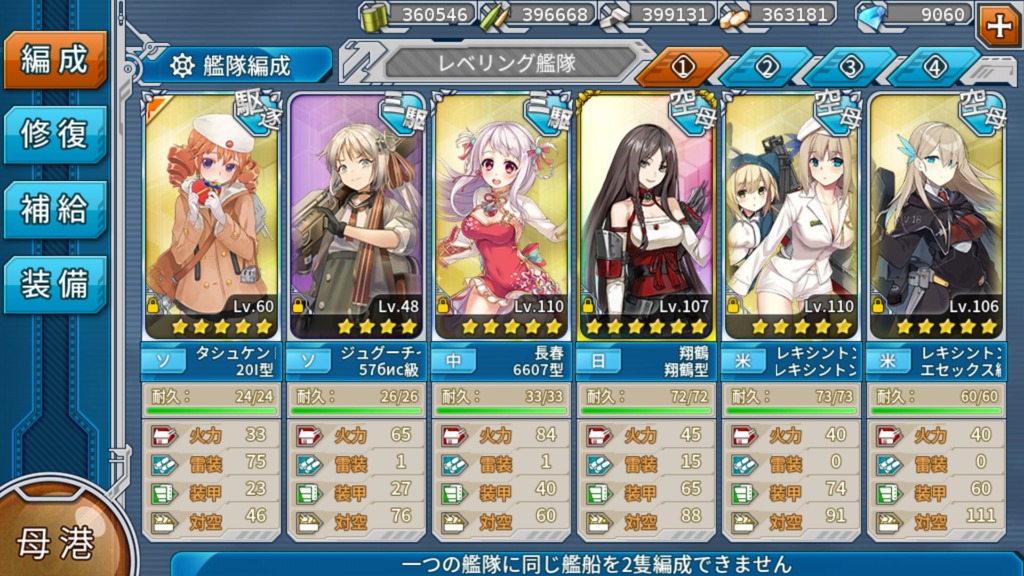
Task: Select the 長春 ship card
Action: (501, 215)
